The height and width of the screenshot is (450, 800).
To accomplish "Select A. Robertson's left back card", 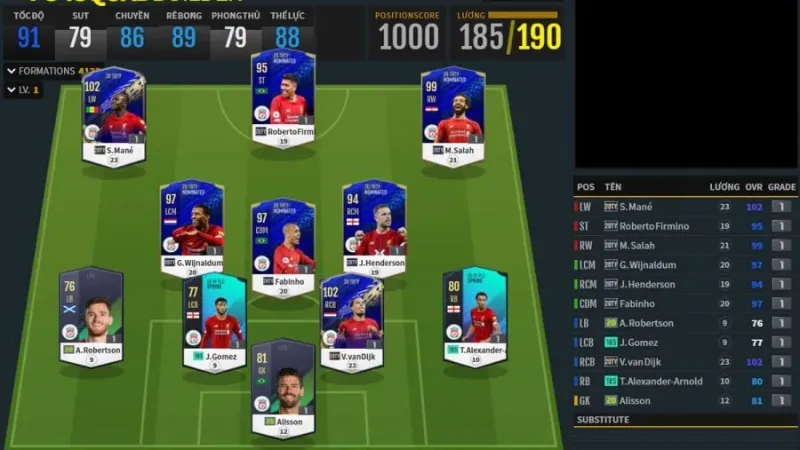I will (x=91, y=316).
